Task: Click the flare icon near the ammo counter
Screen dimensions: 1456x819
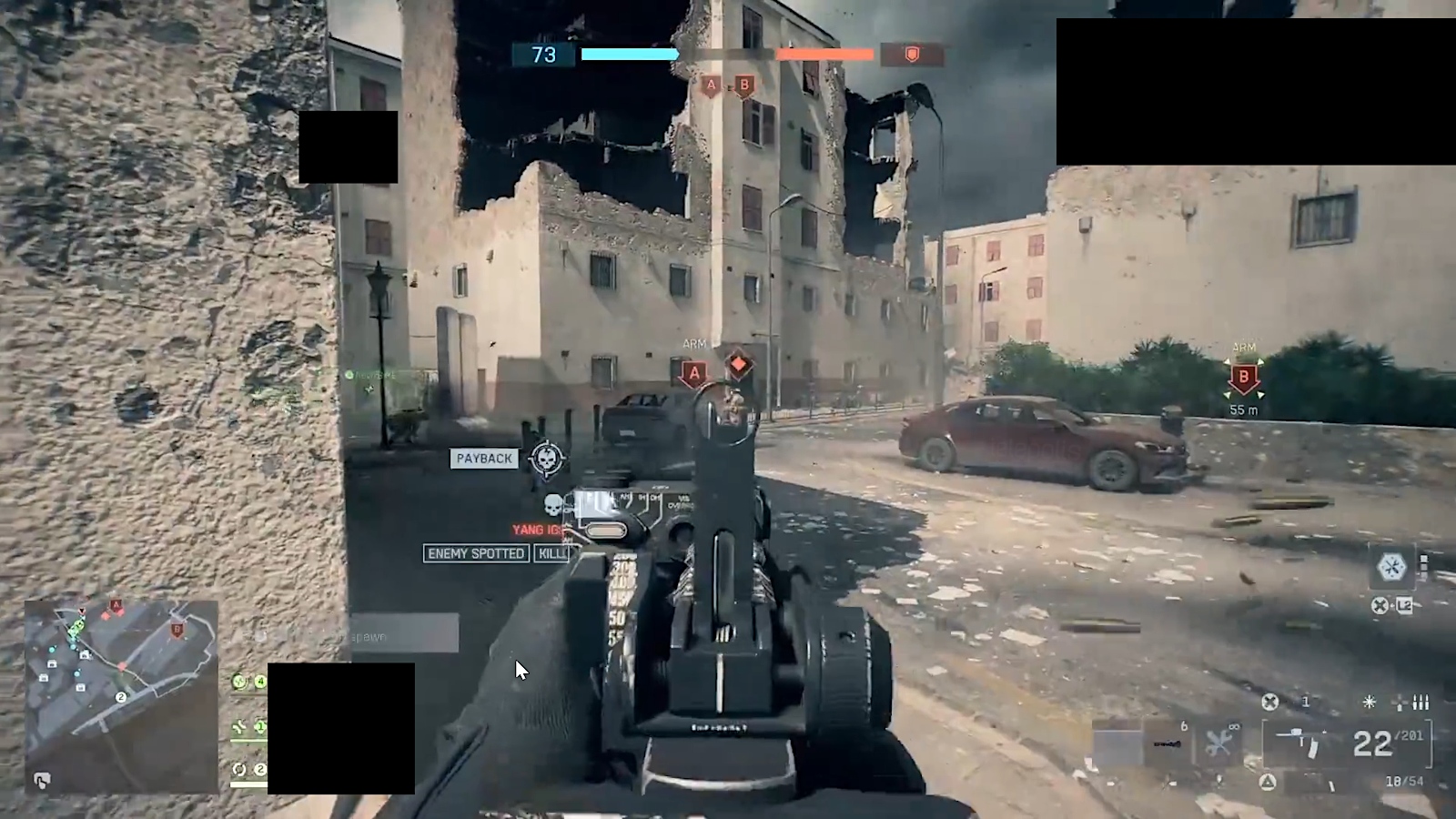Action: pos(1369,702)
